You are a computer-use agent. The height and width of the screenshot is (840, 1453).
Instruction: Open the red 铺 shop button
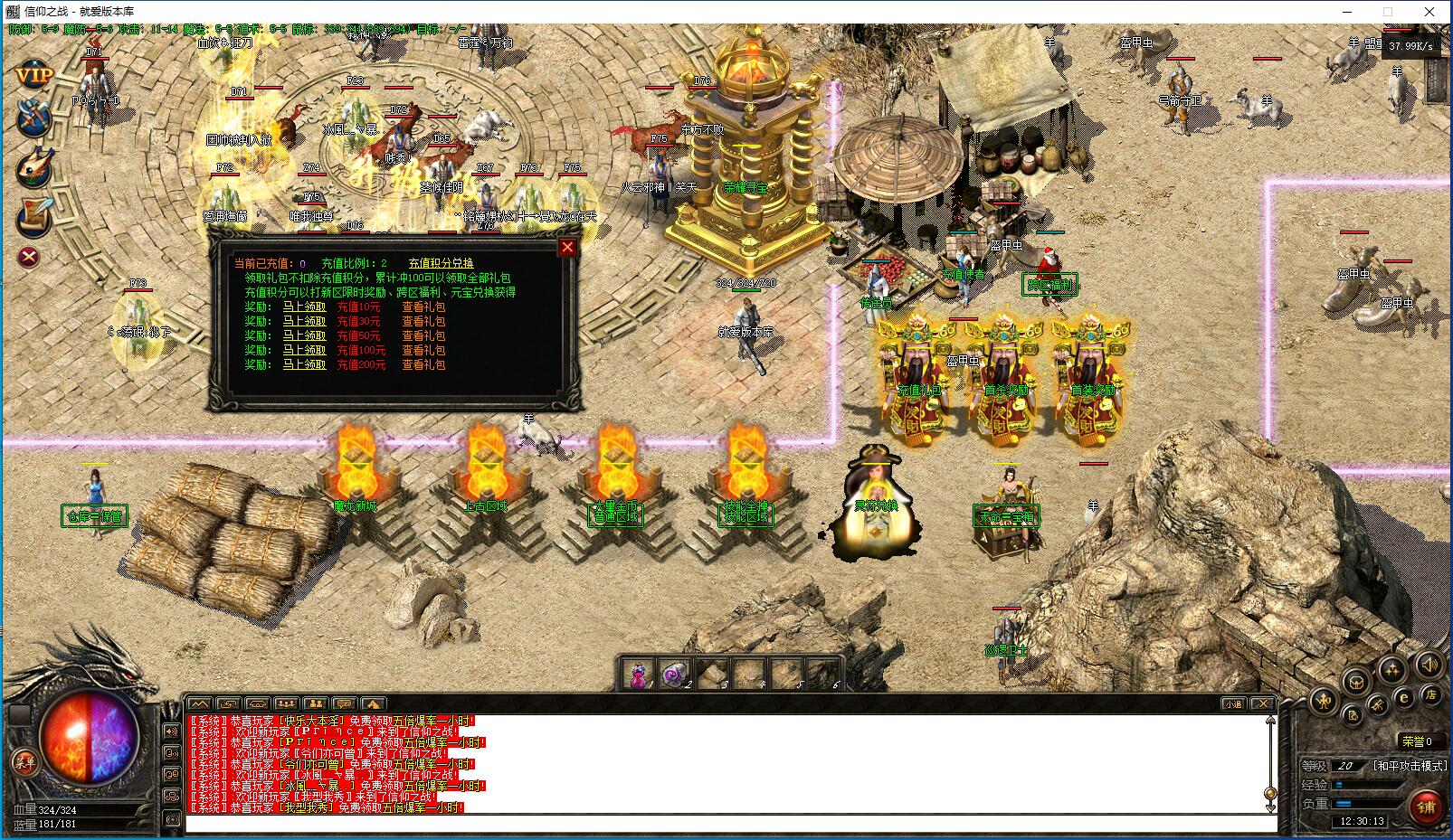(1427, 807)
